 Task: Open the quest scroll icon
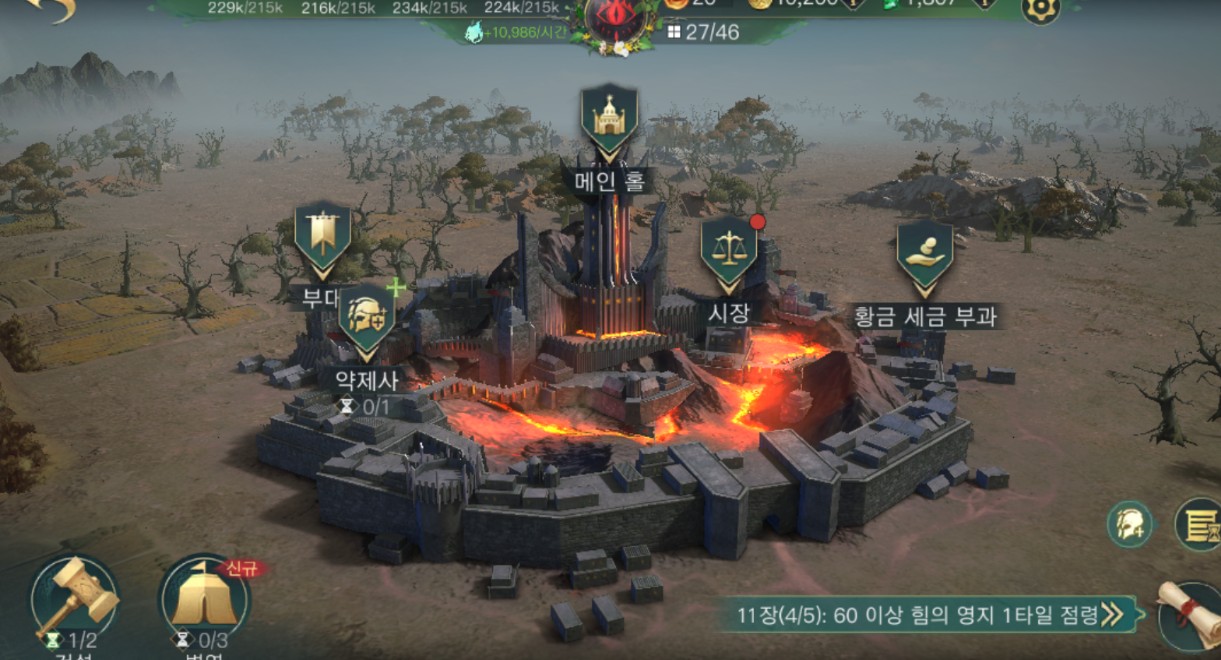(1190, 614)
